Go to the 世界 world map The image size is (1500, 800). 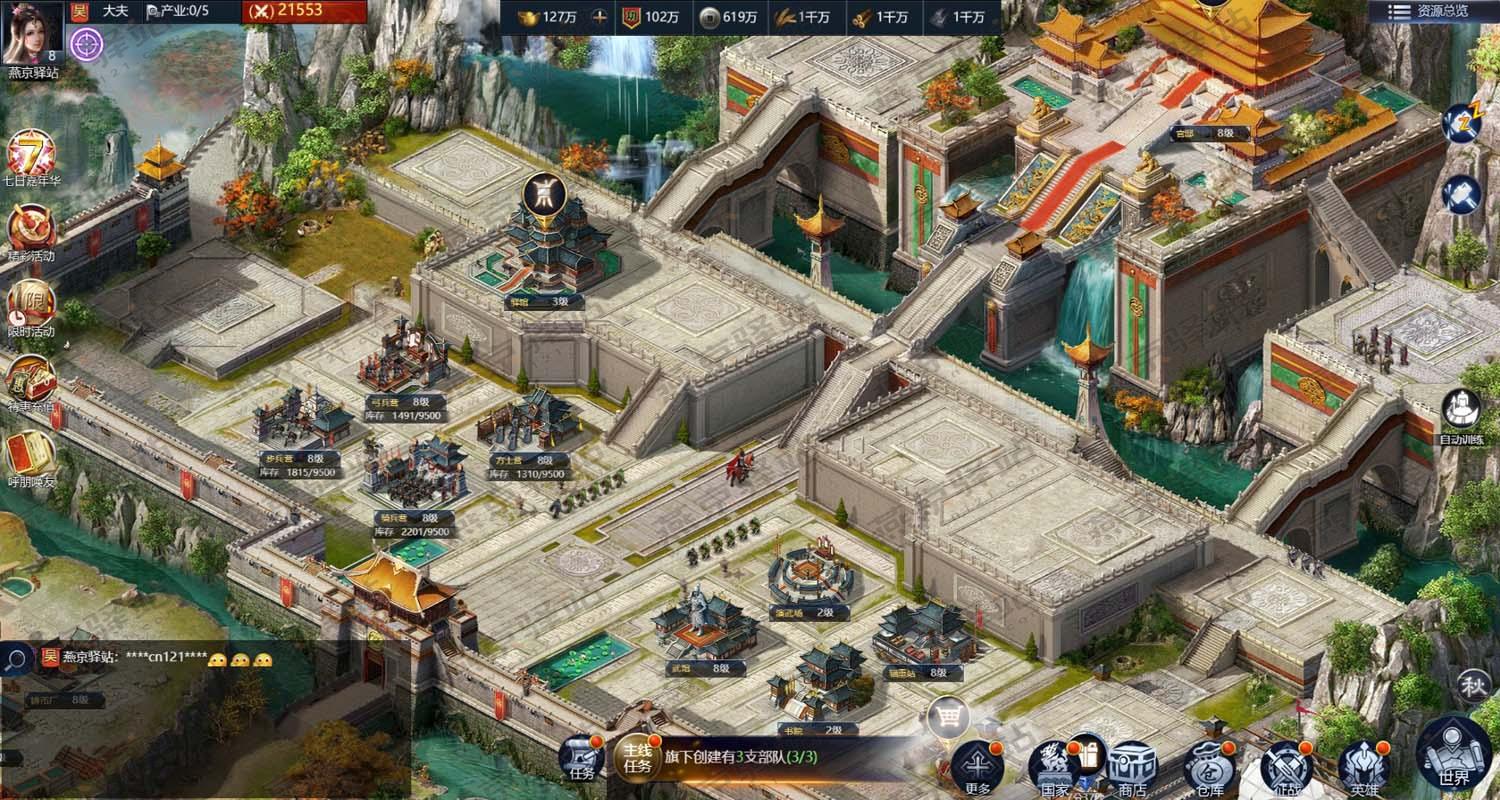coord(1453,755)
